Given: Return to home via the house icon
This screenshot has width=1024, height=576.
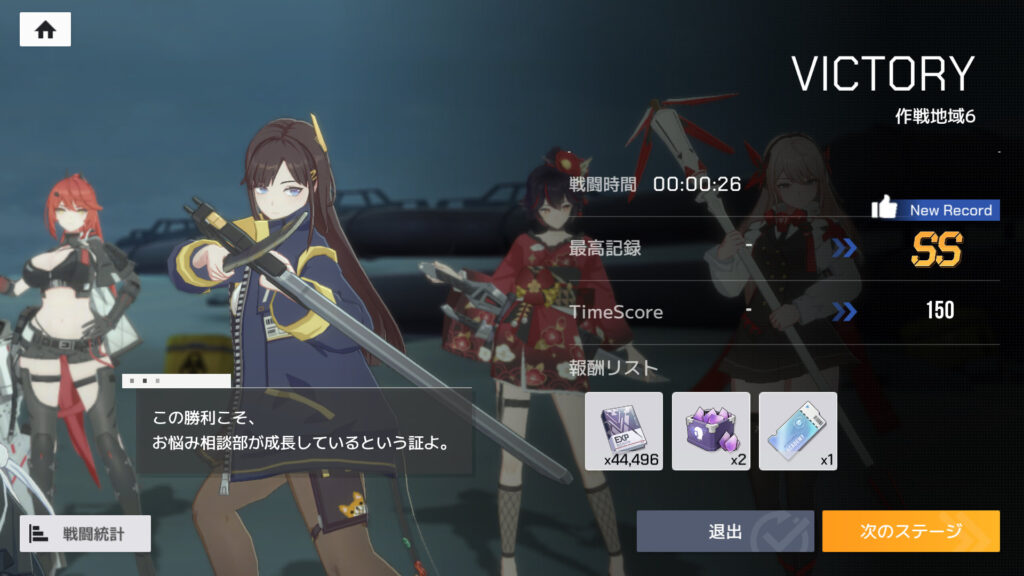Looking at the screenshot, I should click(x=45, y=30).
